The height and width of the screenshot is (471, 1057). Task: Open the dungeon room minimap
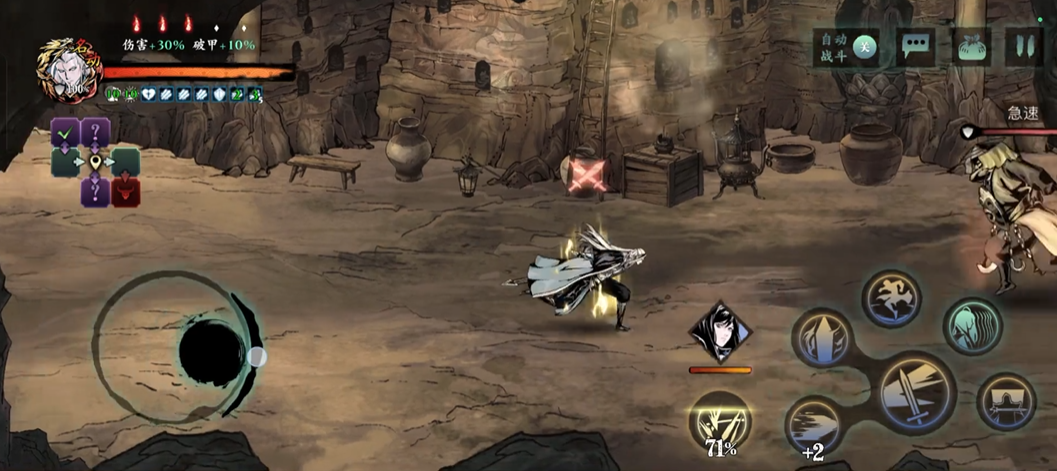[x=96, y=161]
